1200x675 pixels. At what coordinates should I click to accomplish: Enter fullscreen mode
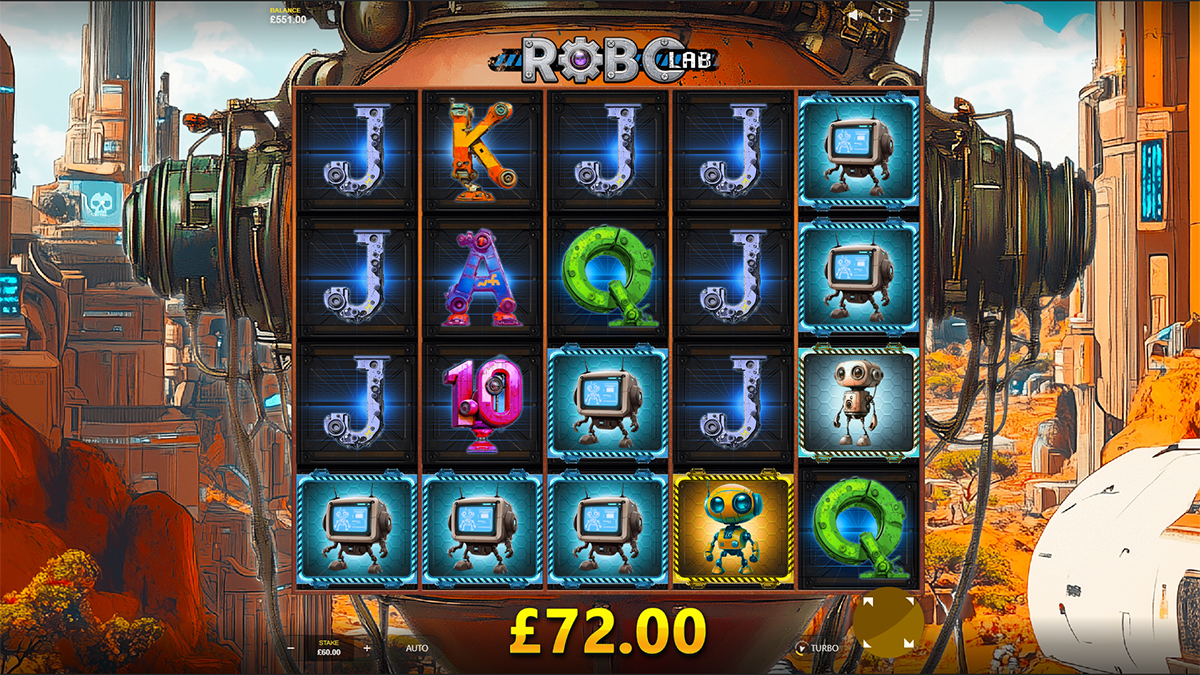tap(885, 16)
